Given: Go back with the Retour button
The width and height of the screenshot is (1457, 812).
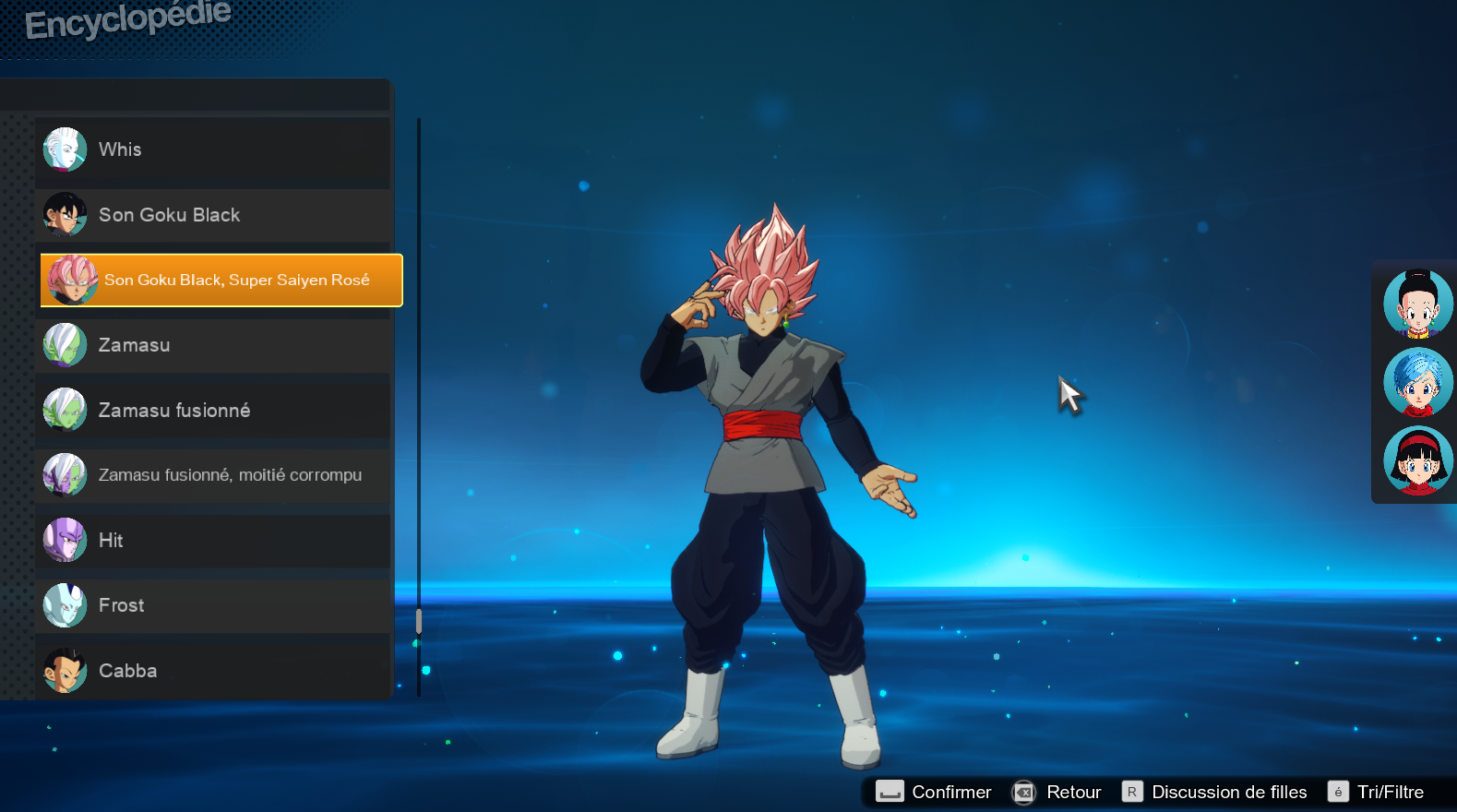Looking at the screenshot, I should pyautogui.click(x=1057, y=792).
